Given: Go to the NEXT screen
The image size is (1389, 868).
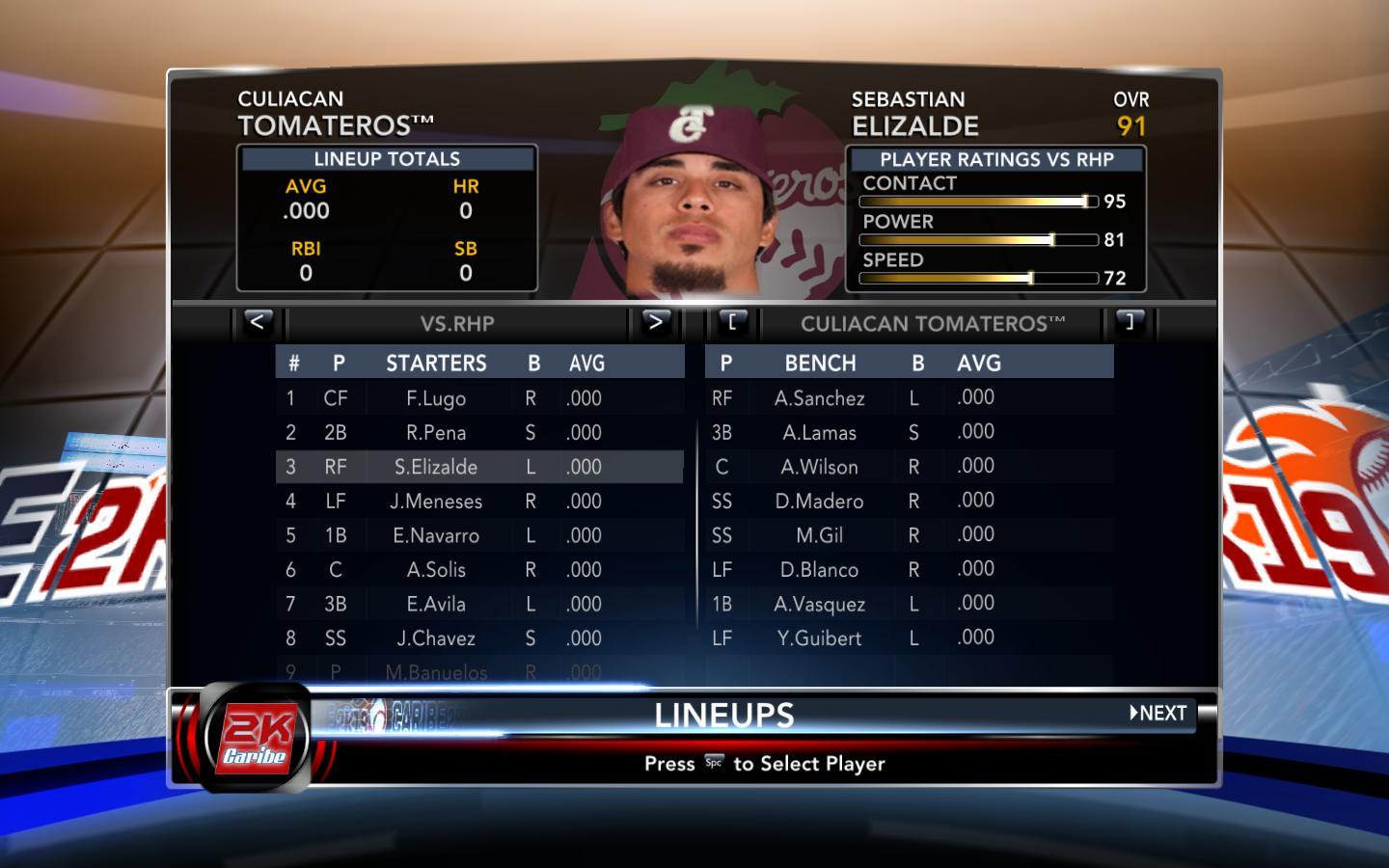Looking at the screenshot, I should pyautogui.click(x=1158, y=714).
